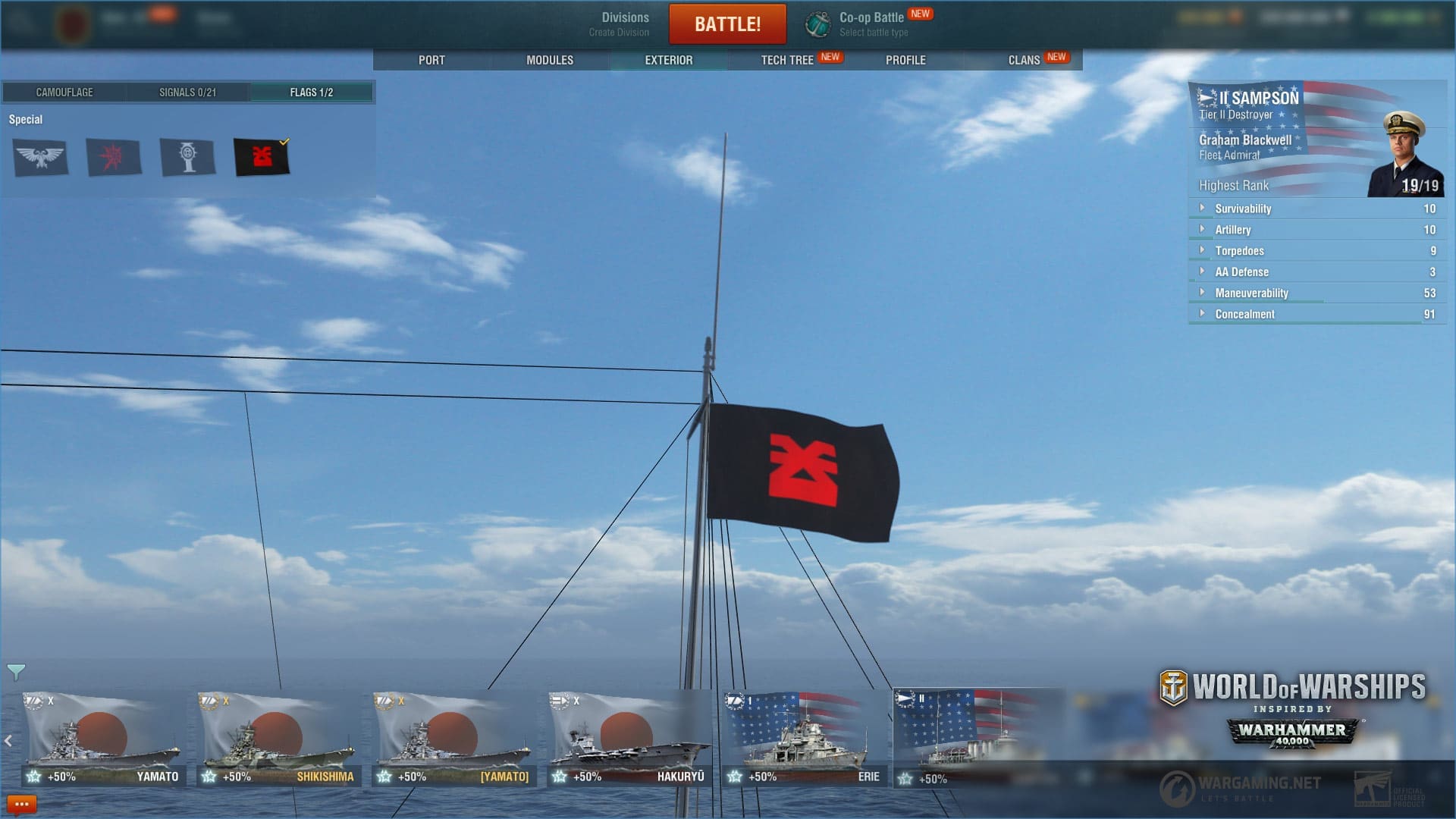Open the Signals 0/21 section
The image size is (1456, 819).
[187, 93]
